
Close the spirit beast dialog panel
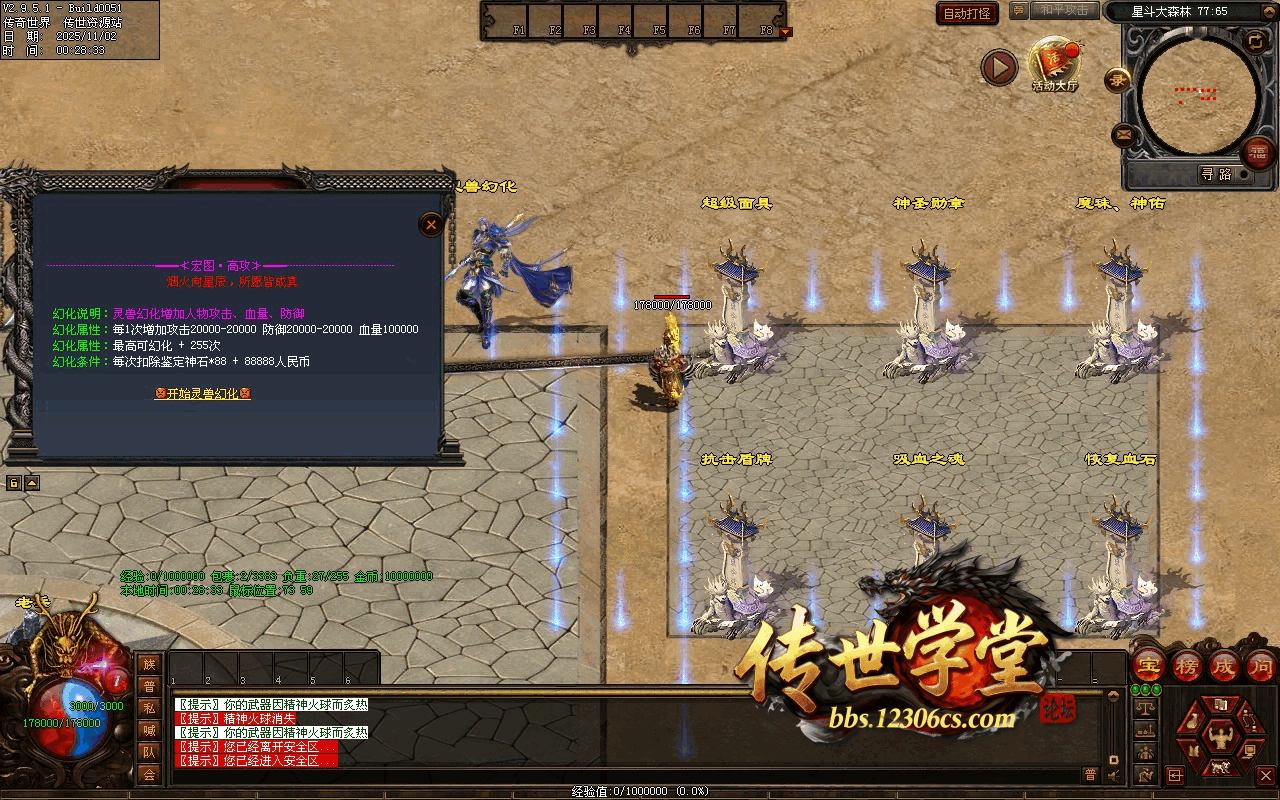[x=431, y=224]
